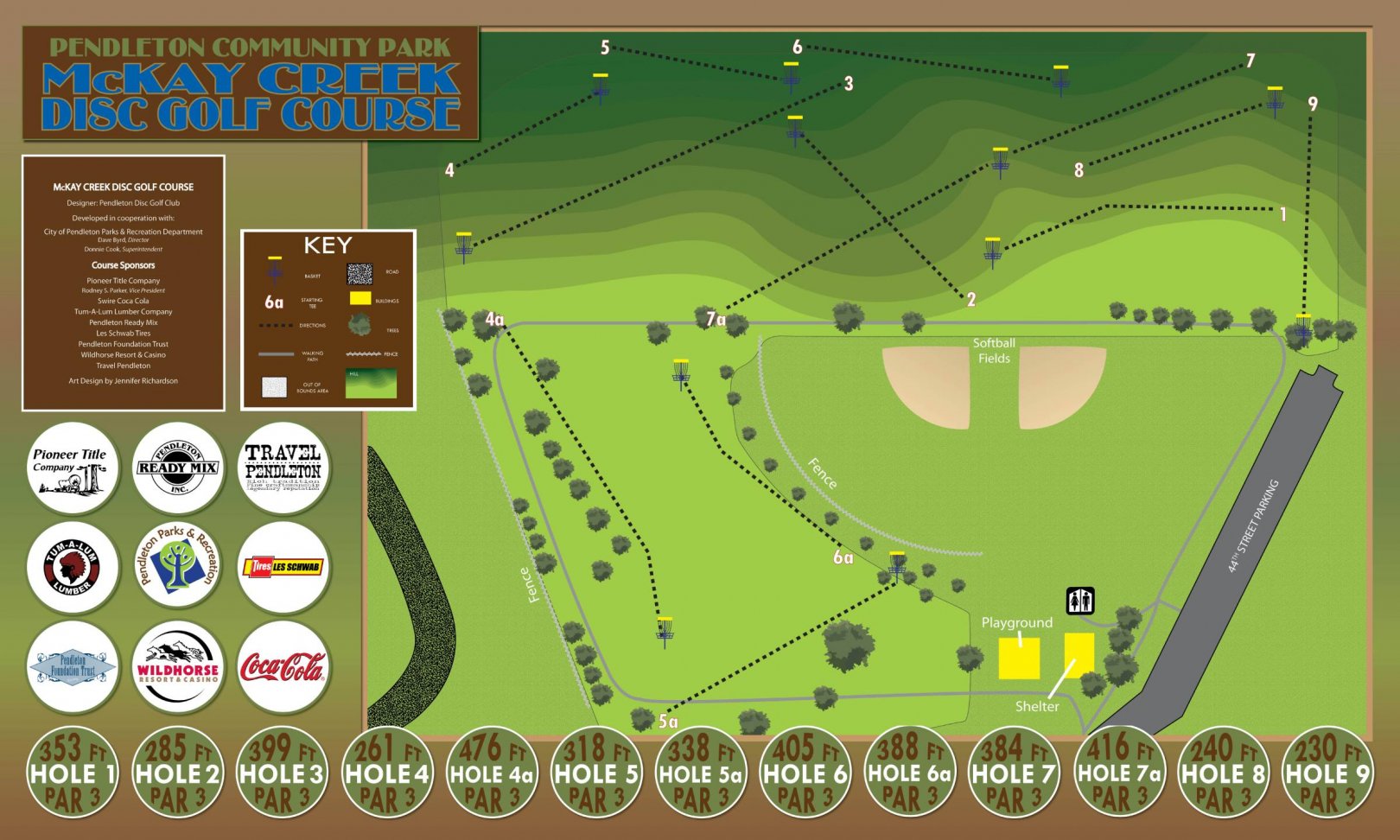Open the Hole 6 badge
The width and height of the screenshot is (1400, 840).
click(x=805, y=773)
